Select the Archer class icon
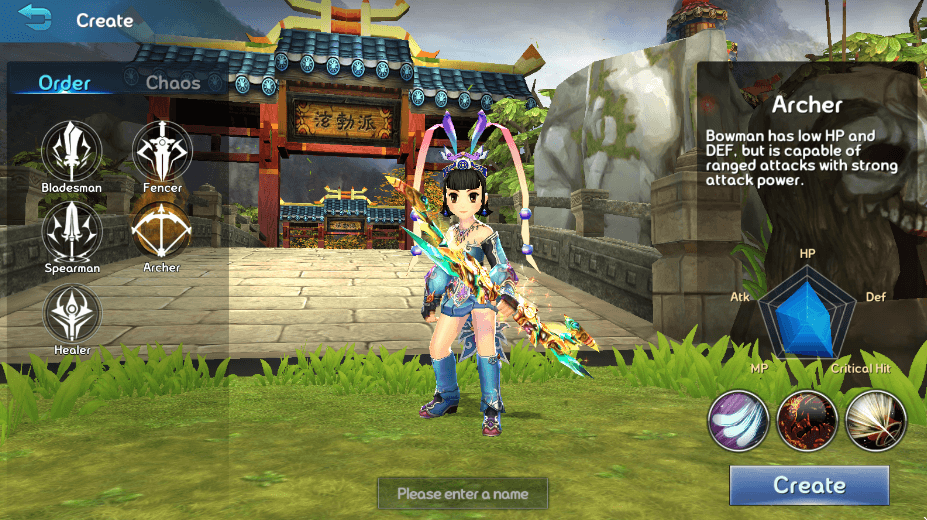The height and width of the screenshot is (520, 927). pos(162,230)
